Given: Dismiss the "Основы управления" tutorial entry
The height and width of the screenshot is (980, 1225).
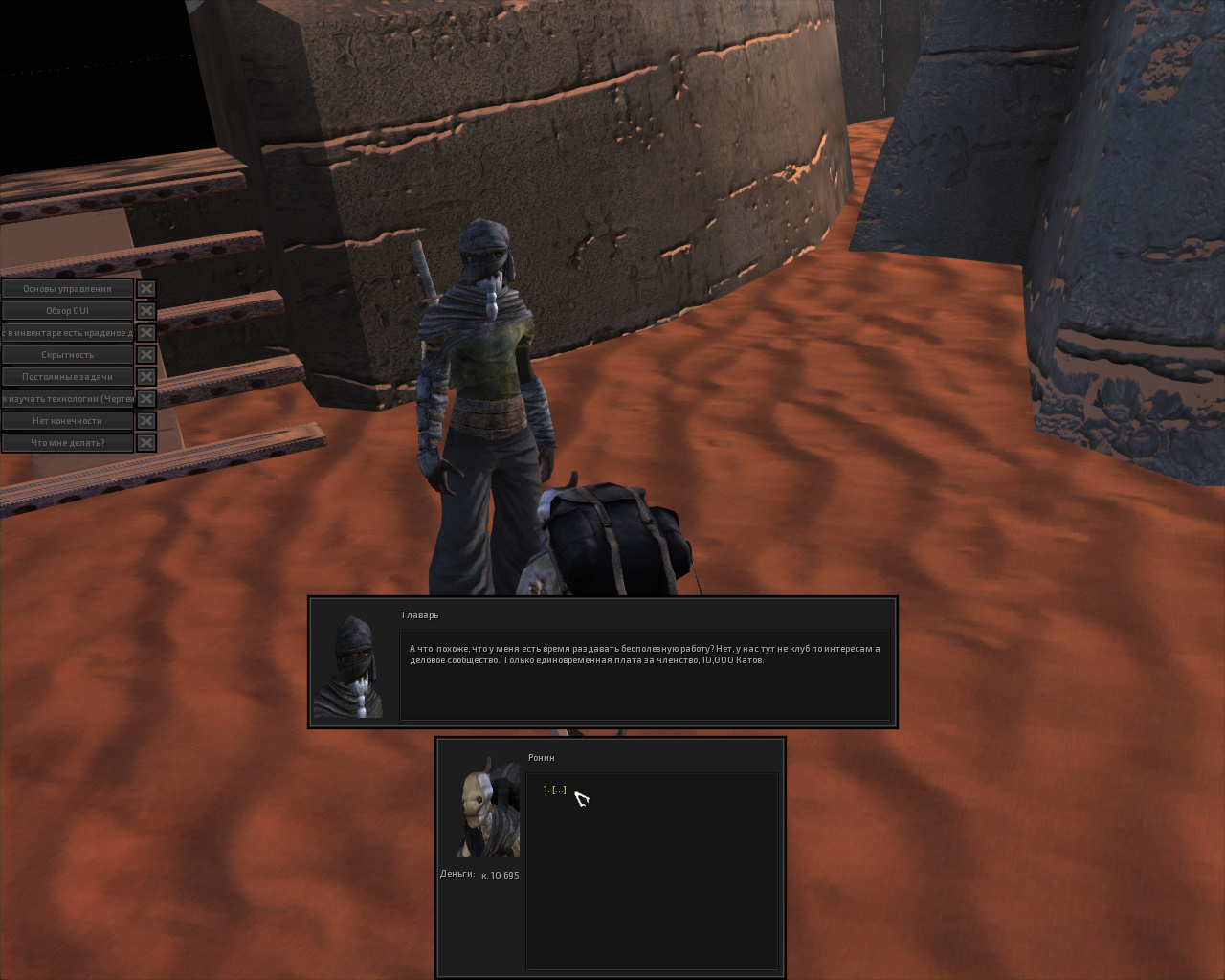Looking at the screenshot, I should coord(145,289).
